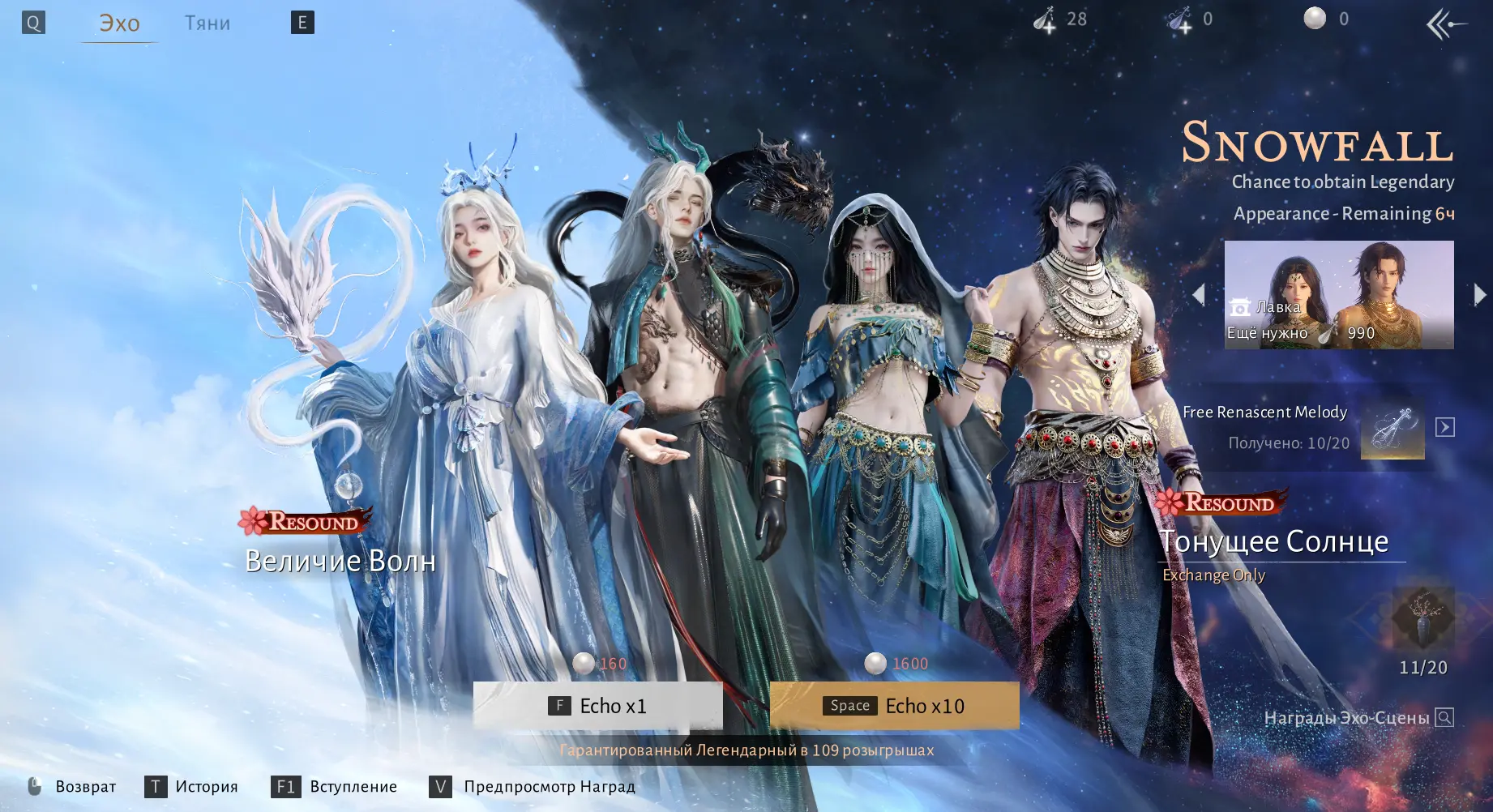
Task: Switch to the Тяни tab
Action: tap(207, 24)
